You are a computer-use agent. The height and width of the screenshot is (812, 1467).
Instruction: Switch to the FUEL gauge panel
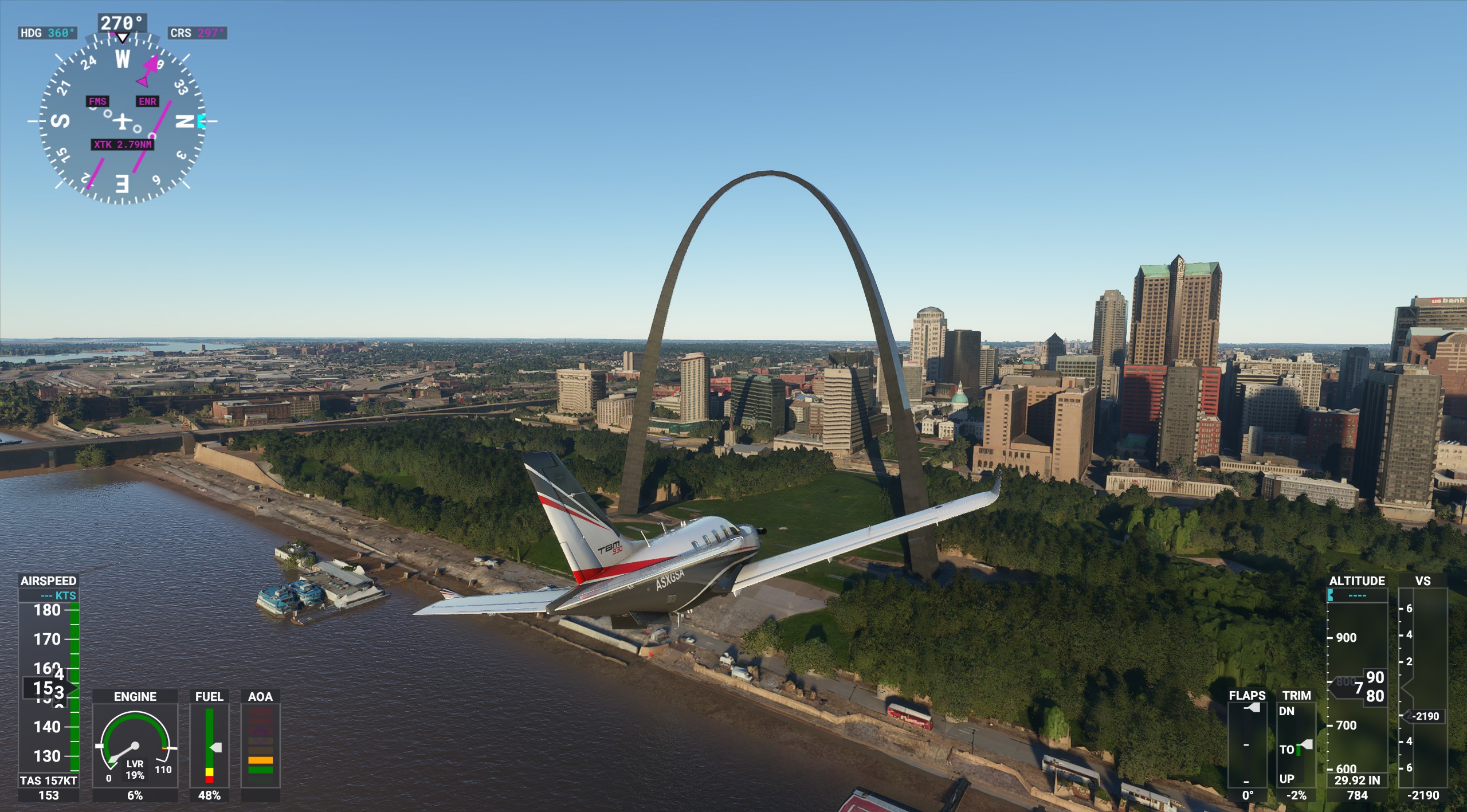coord(210,697)
